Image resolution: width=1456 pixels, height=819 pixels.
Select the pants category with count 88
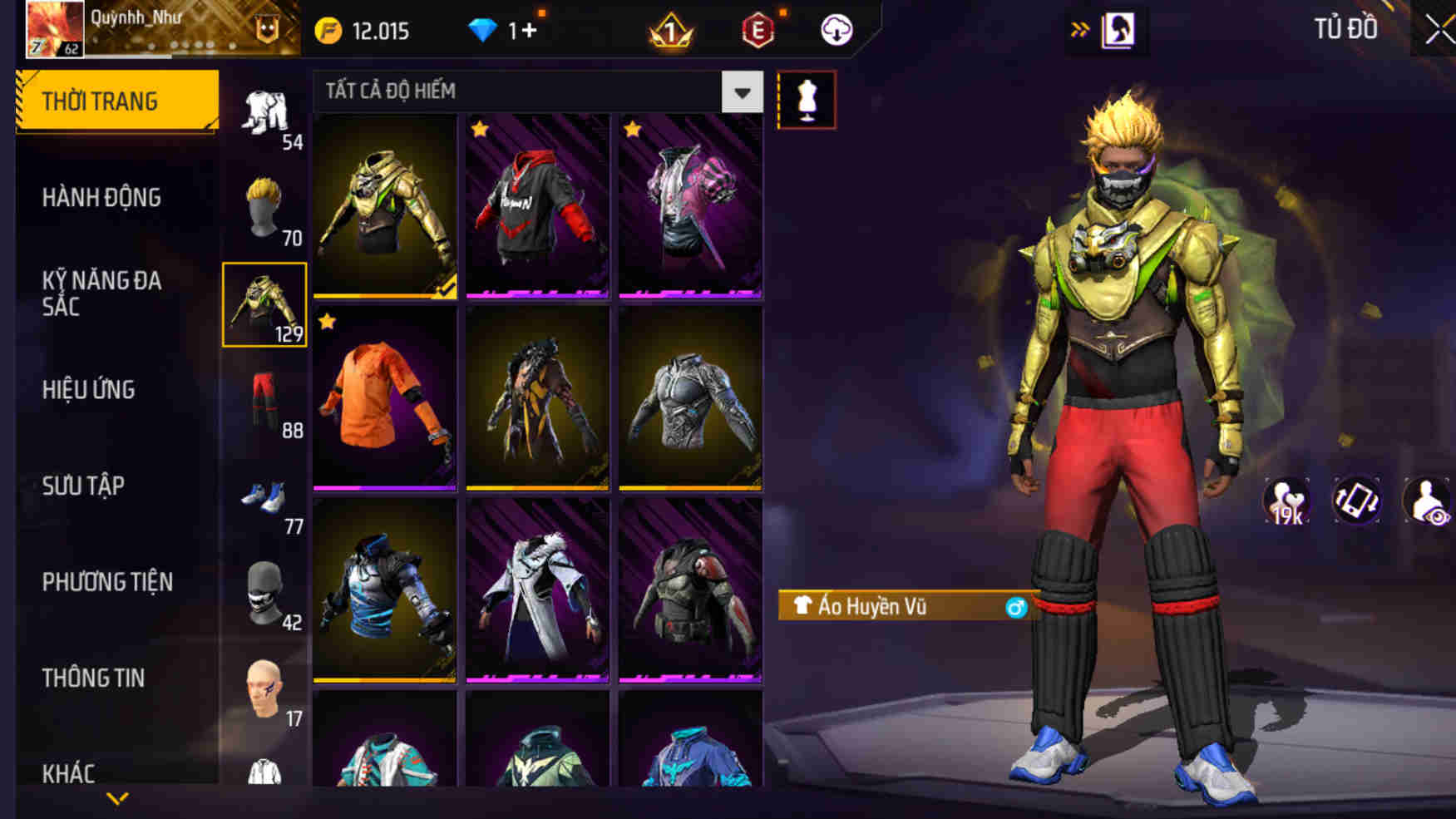[x=264, y=398]
